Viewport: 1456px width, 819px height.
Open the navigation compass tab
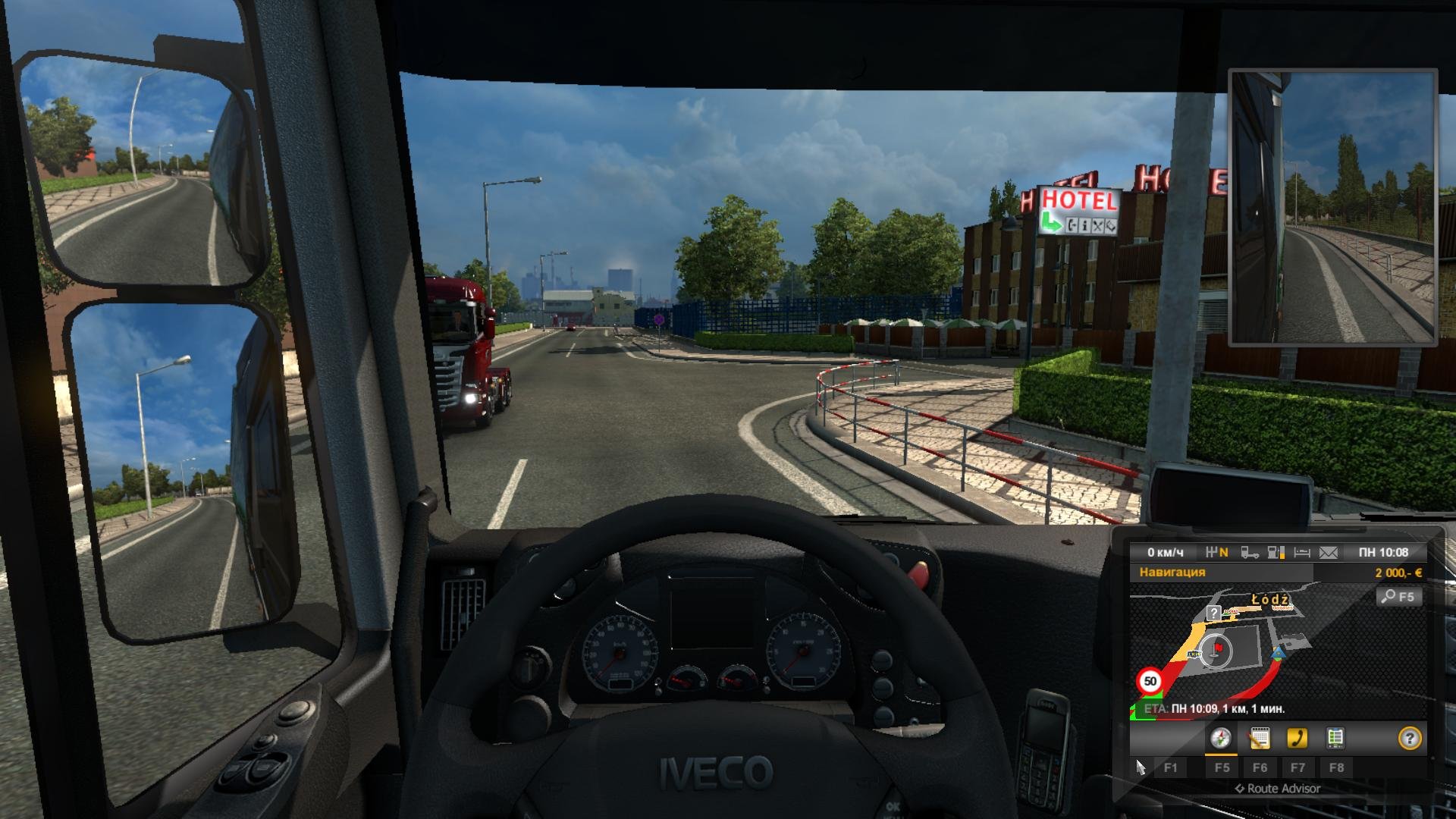(1220, 738)
